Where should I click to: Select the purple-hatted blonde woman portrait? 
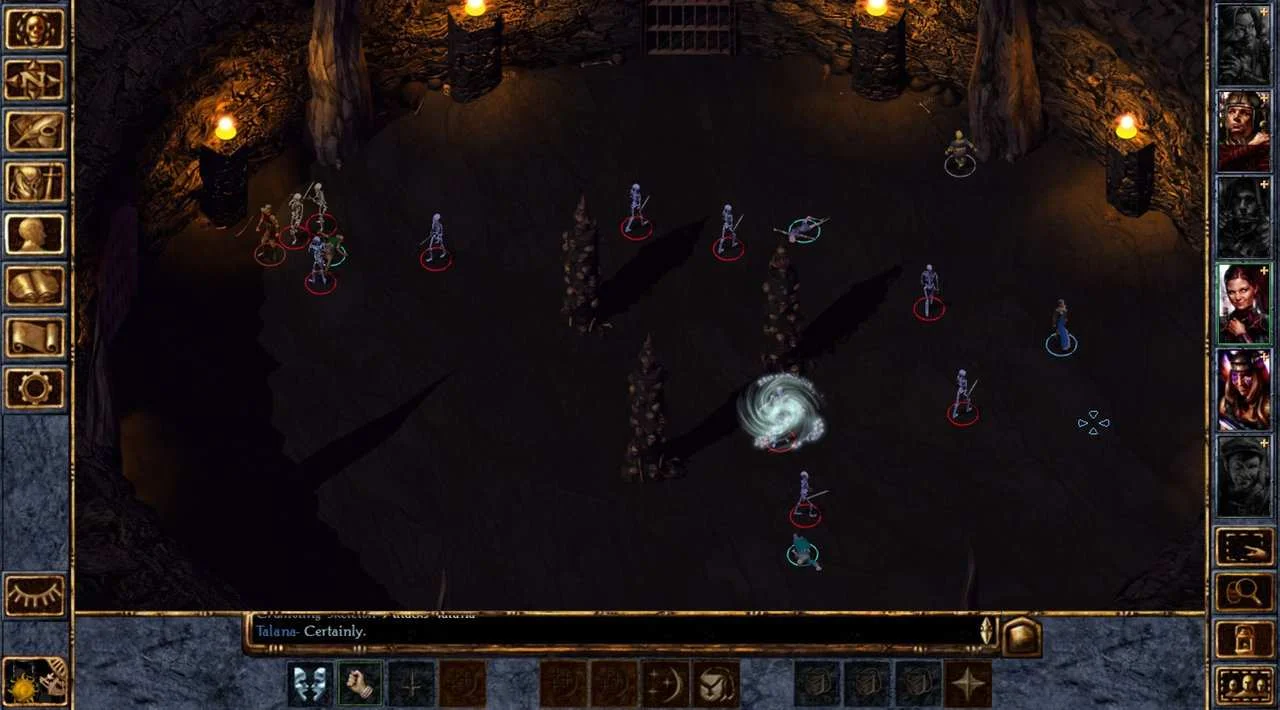click(x=1243, y=389)
